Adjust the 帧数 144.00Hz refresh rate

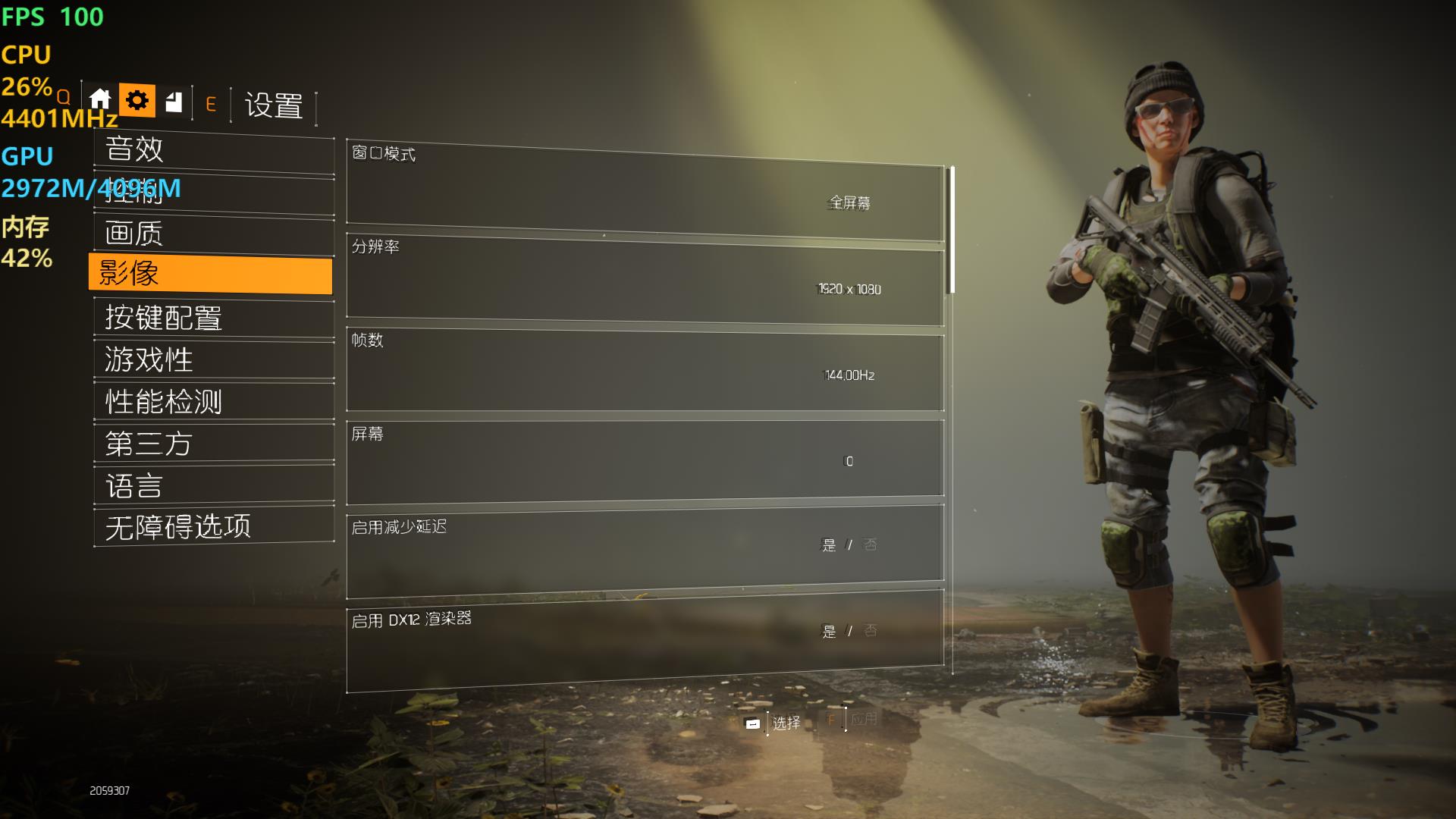pyautogui.click(x=645, y=372)
